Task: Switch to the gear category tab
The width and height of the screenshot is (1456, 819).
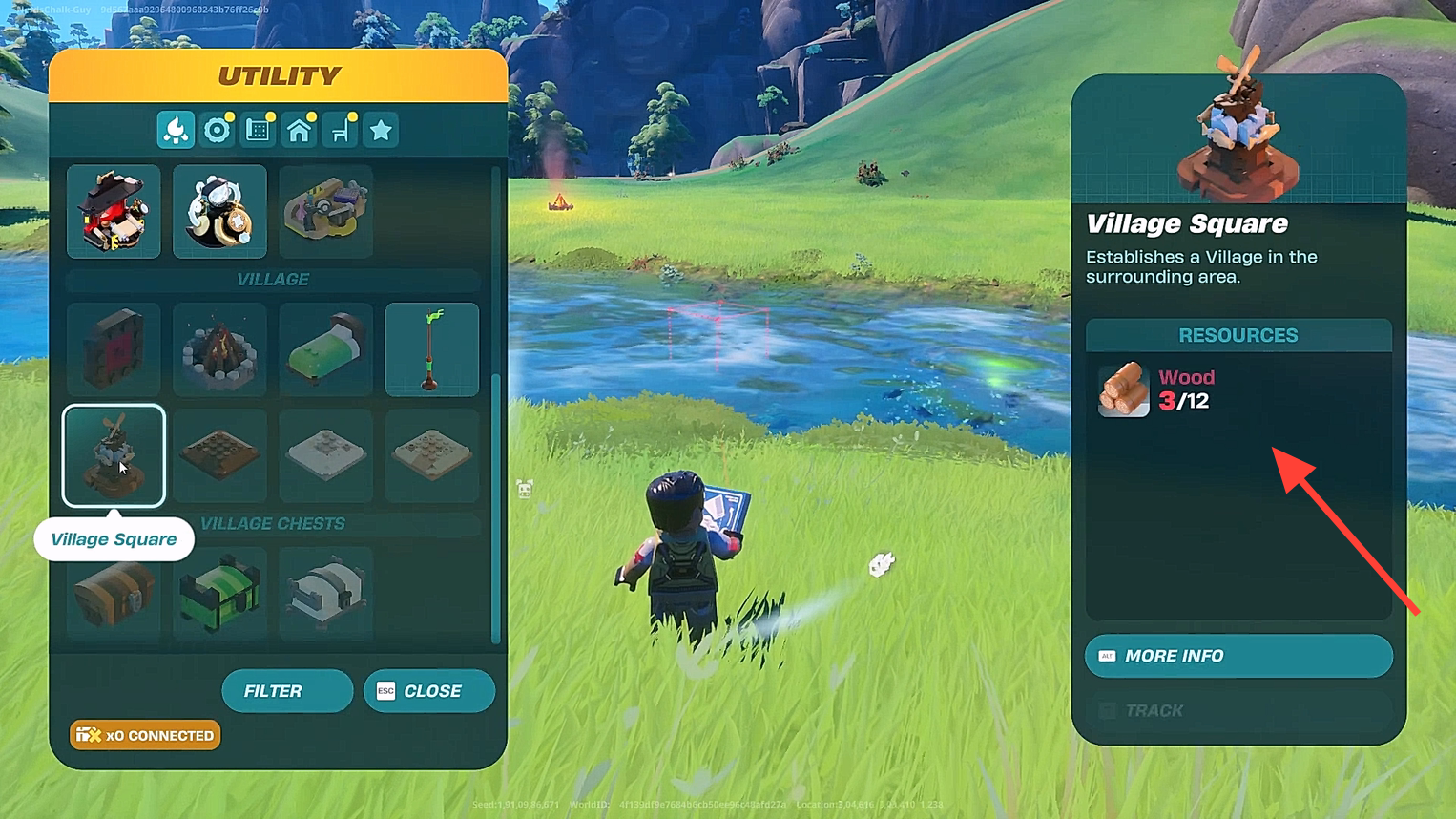Action: click(217, 130)
